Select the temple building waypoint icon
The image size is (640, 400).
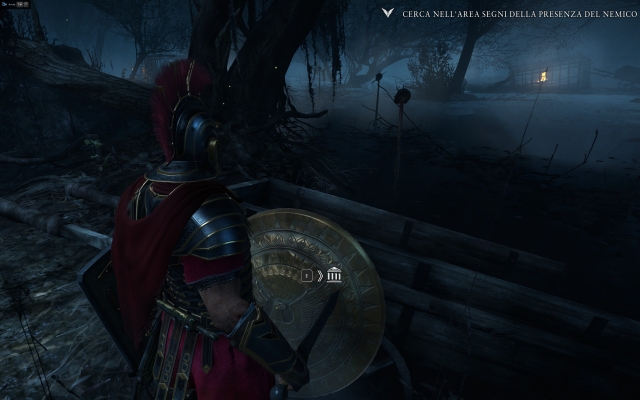point(334,274)
